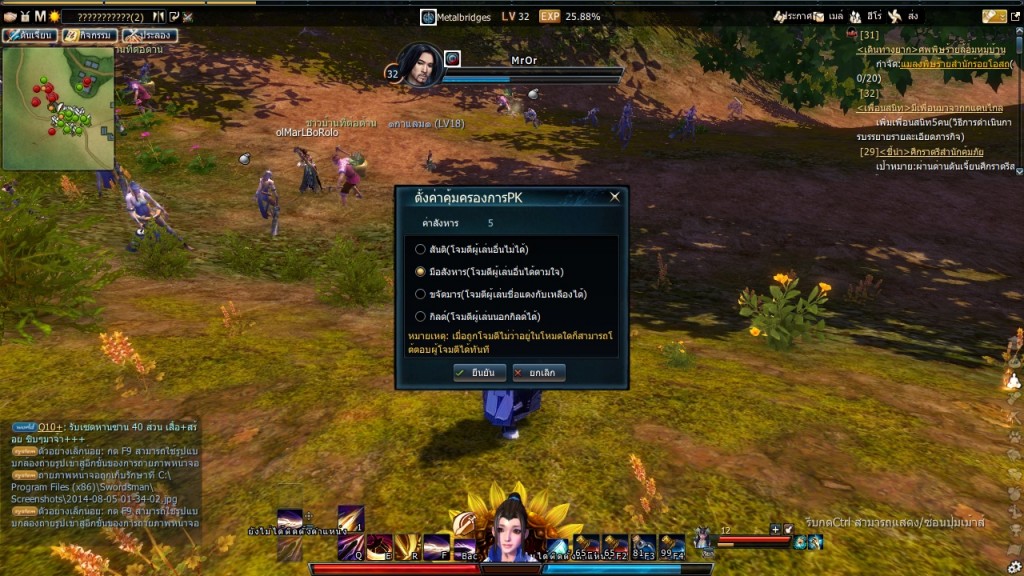Cancel the PK protection dialog

coord(539,373)
